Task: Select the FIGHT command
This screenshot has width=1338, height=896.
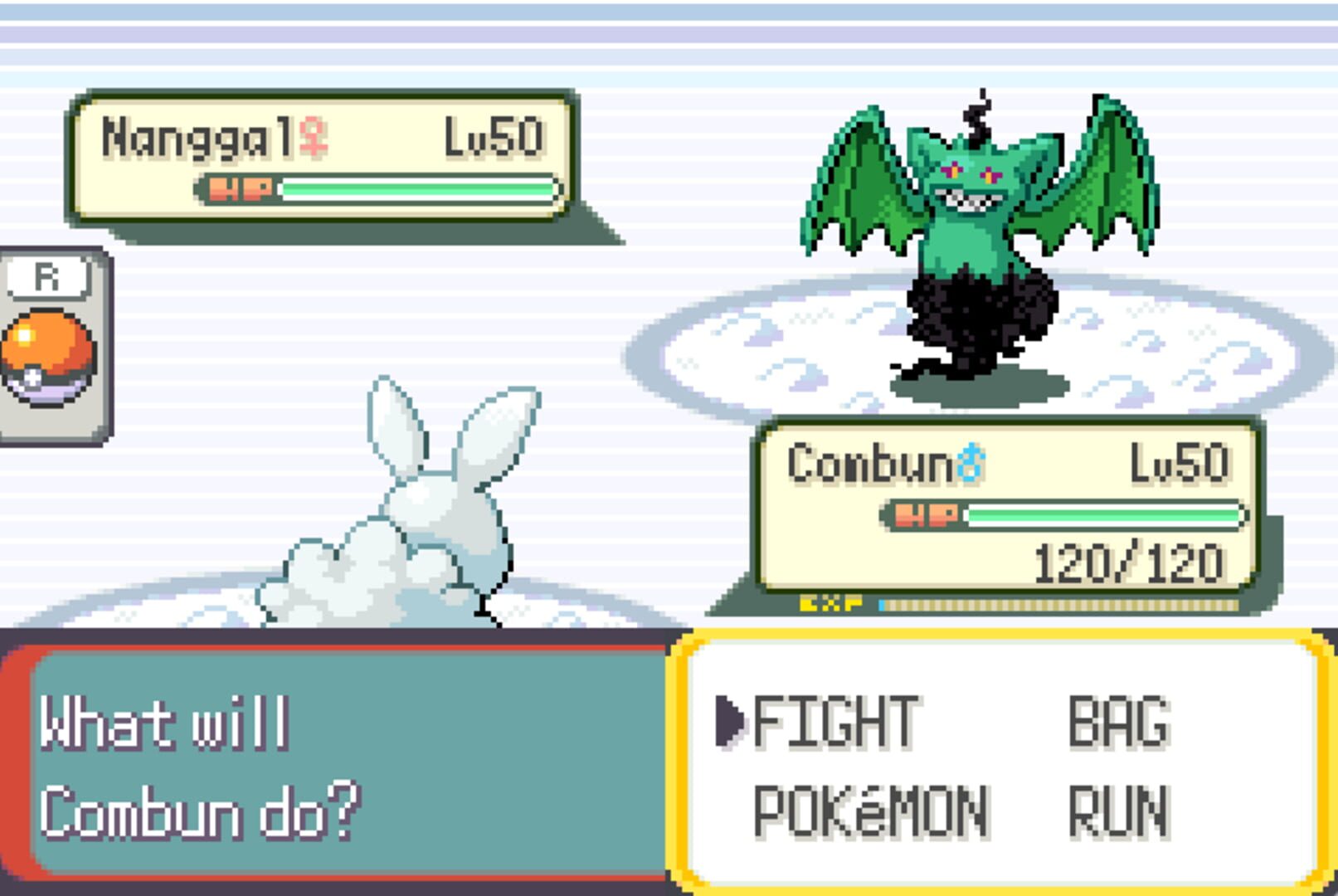Action: point(834,722)
